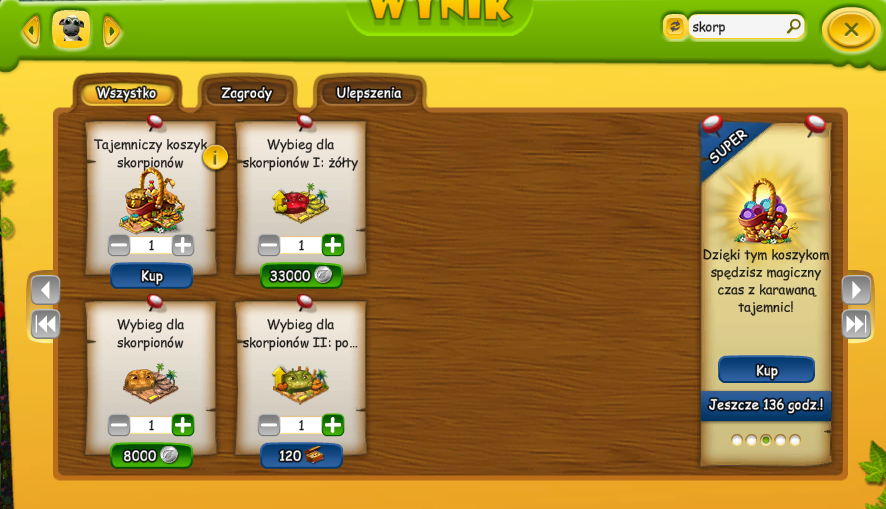Show info for the Tajemniczy koszyk skorpionów
886x509 pixels.
(215, 157)
